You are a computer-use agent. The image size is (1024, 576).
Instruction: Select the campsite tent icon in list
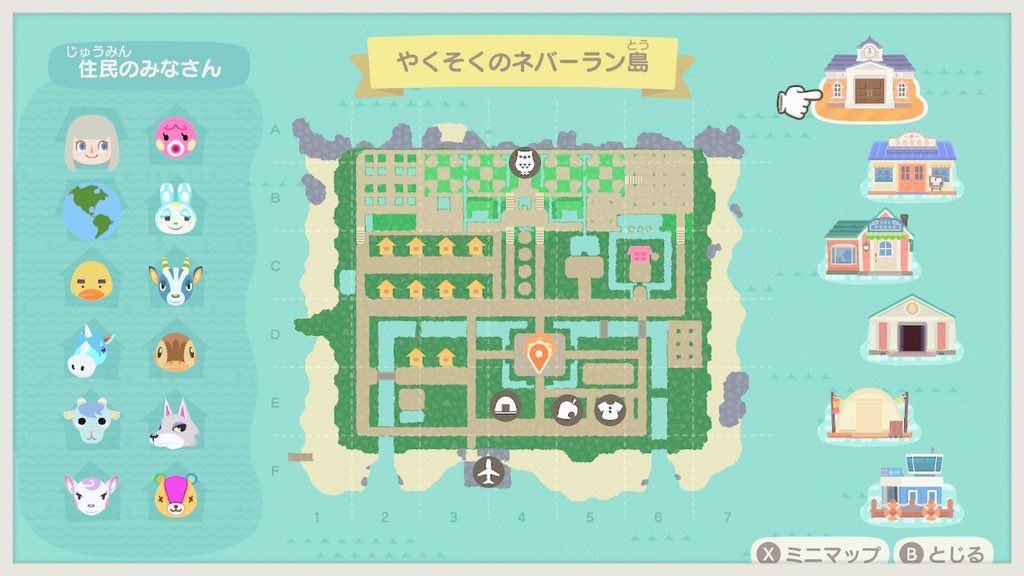tap(868, 412)
